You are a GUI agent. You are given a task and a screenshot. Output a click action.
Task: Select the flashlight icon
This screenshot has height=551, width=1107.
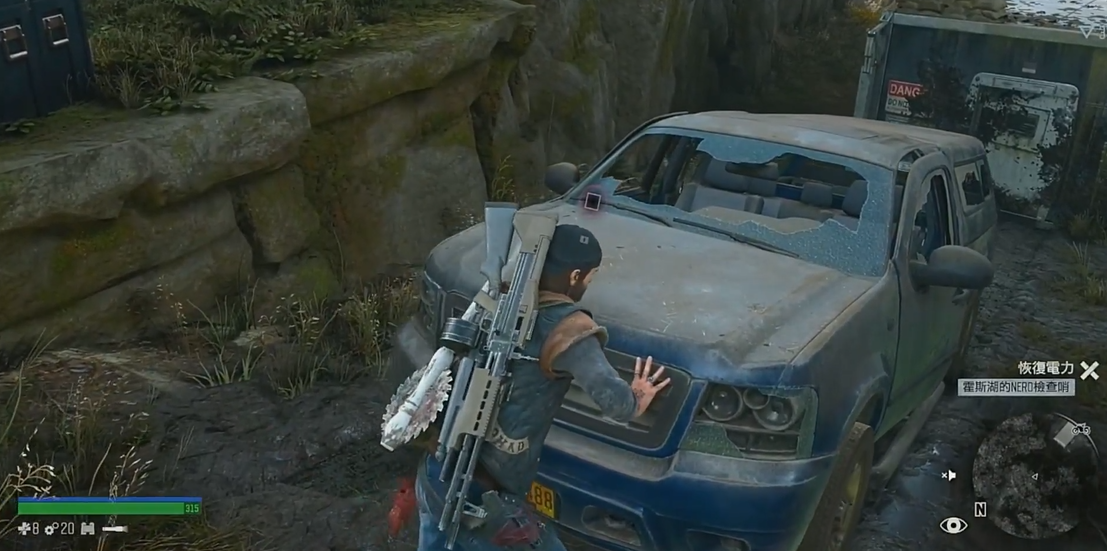(115, 528)
